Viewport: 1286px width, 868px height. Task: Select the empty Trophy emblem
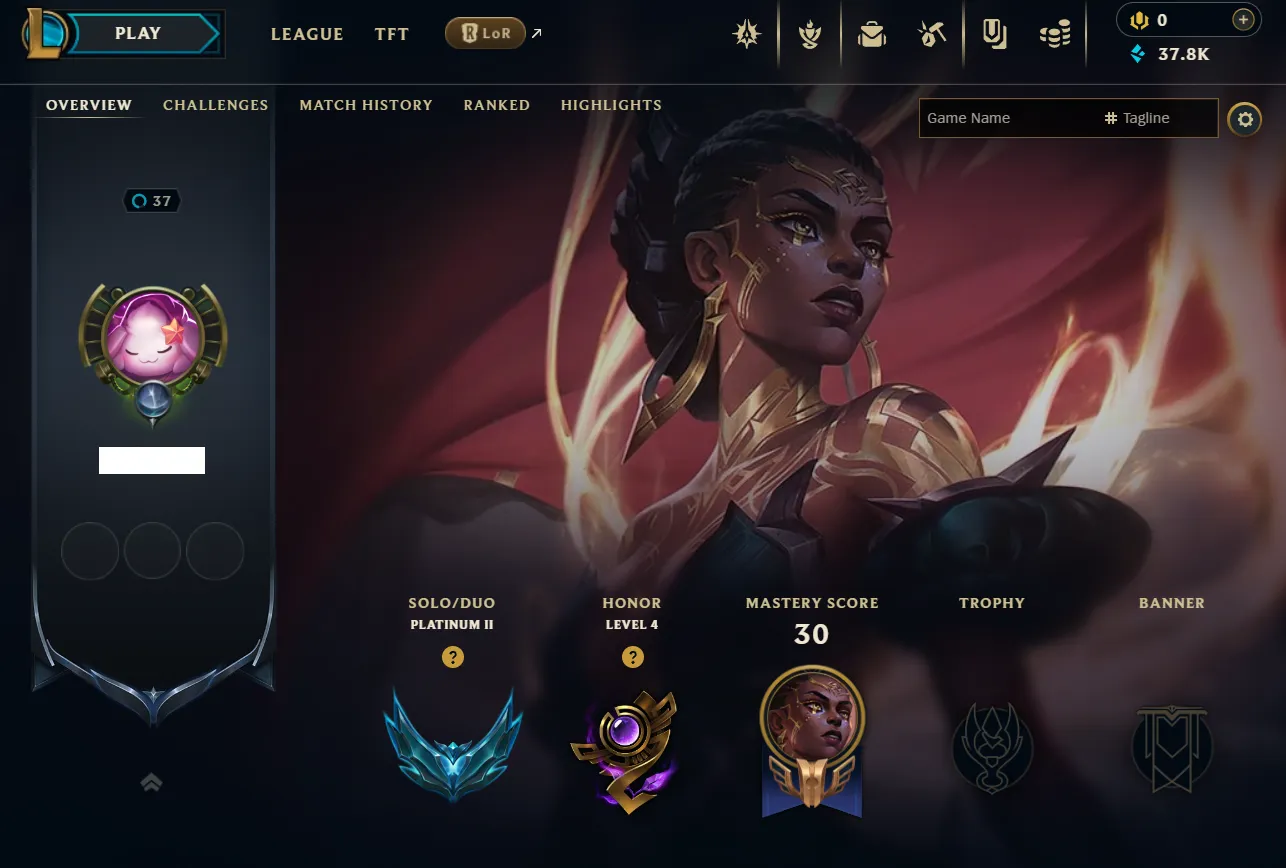[x=992, y=746]
